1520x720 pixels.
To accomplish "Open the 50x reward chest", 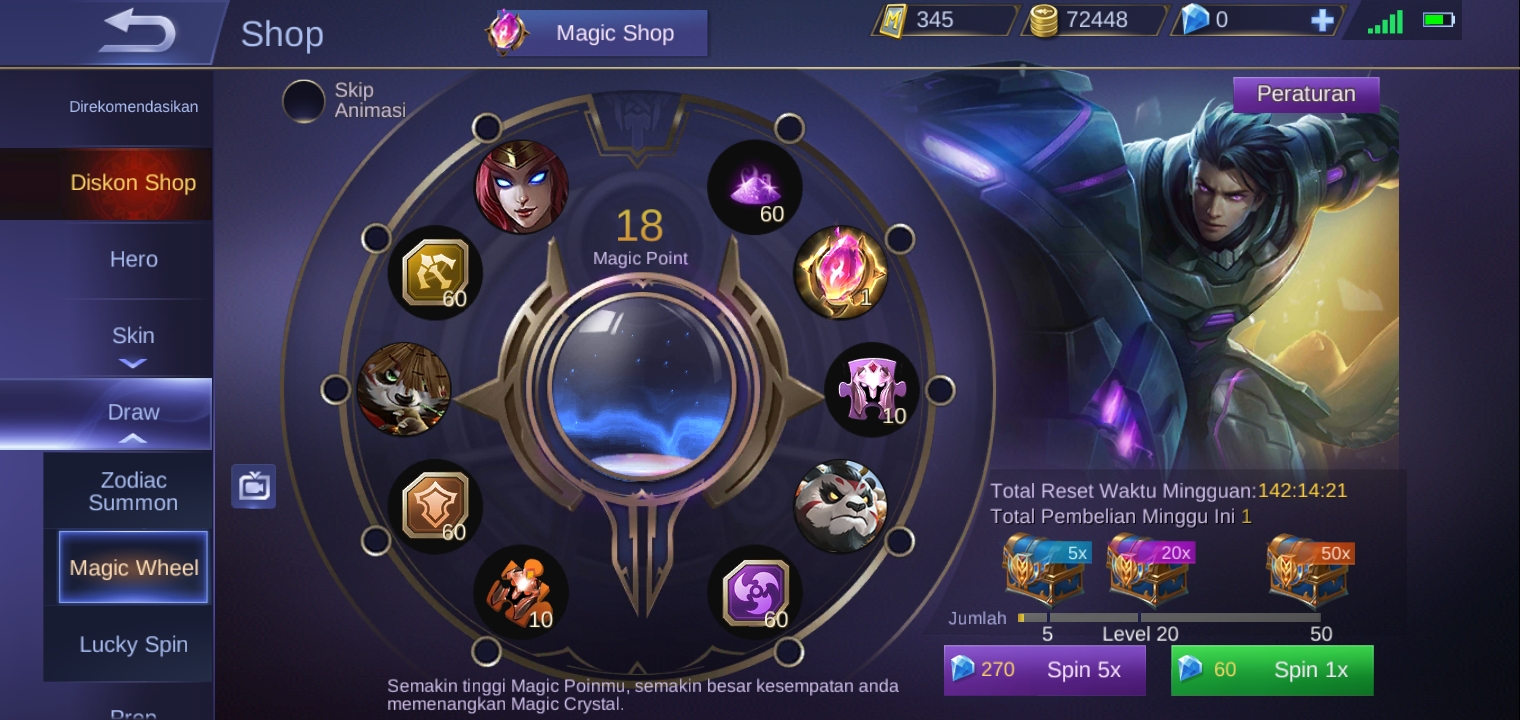I will 1307,569.
